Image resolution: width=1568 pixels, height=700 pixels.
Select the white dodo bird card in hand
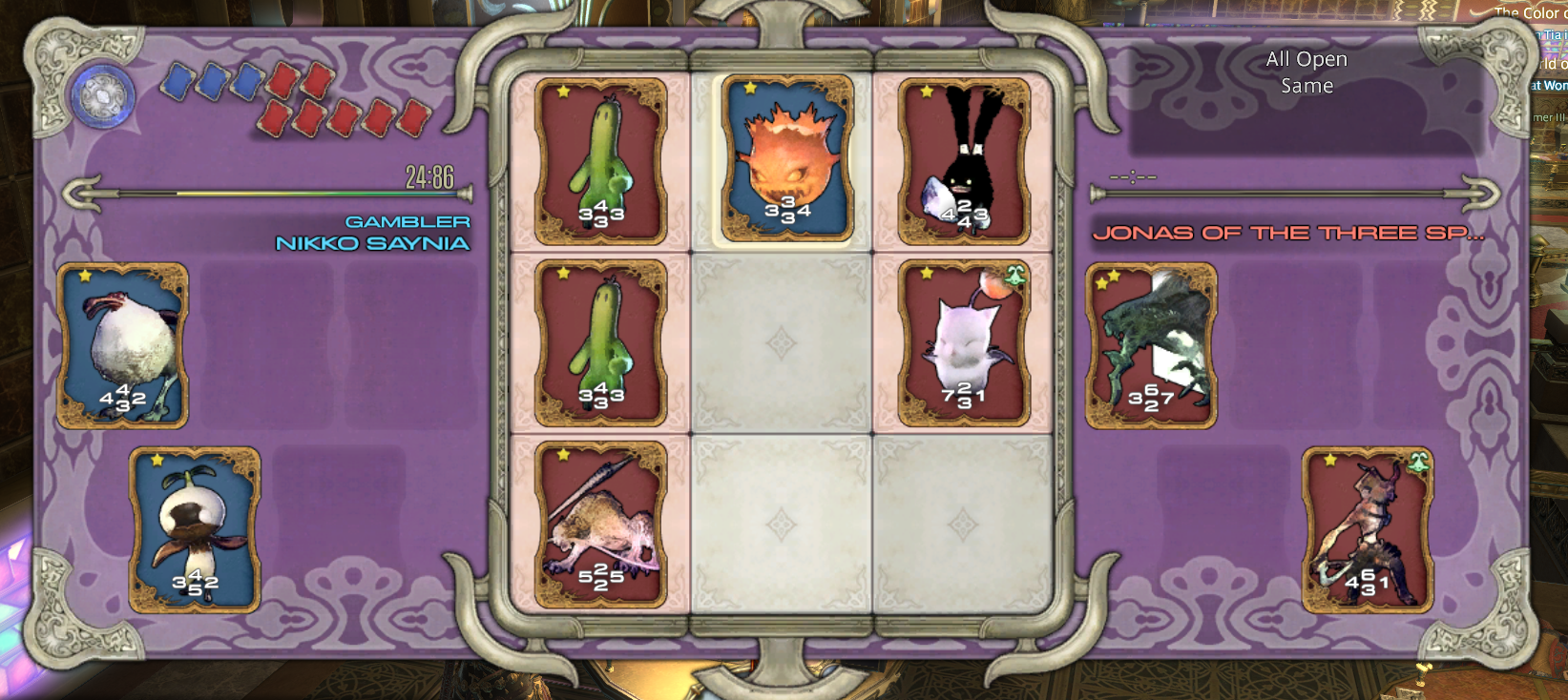[x=122, y=345]
